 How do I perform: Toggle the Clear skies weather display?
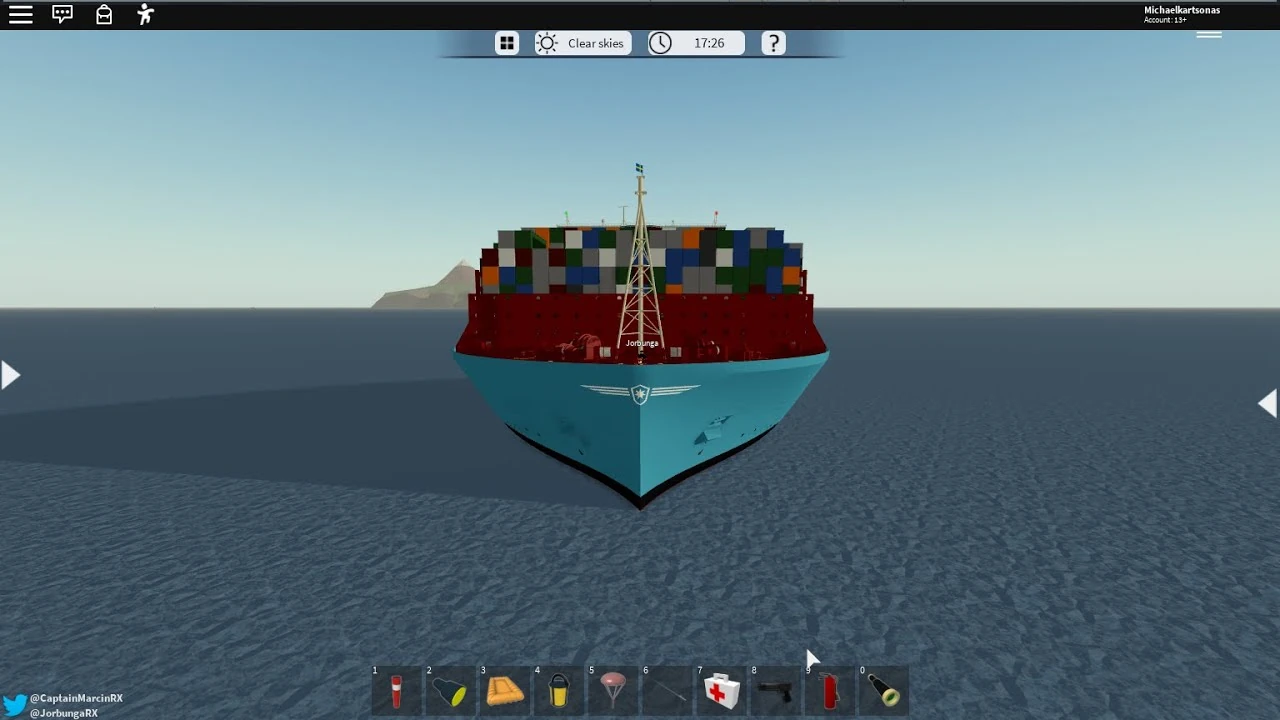(582, 42)
